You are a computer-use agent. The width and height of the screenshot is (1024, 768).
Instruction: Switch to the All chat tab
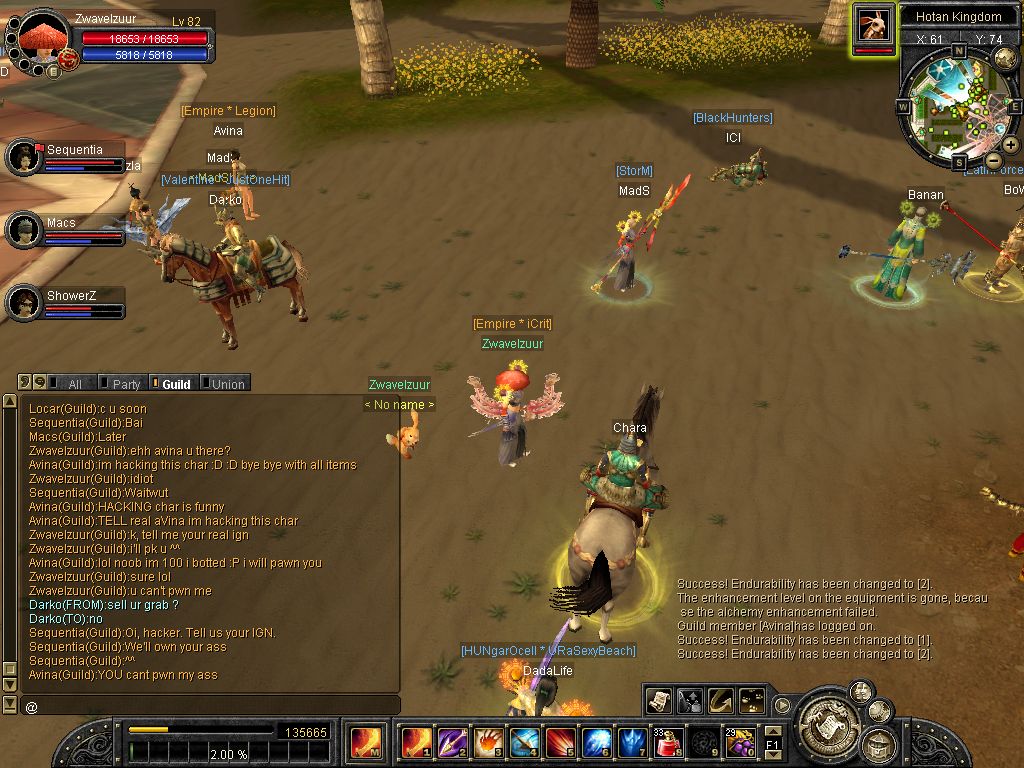click(66, 384)
